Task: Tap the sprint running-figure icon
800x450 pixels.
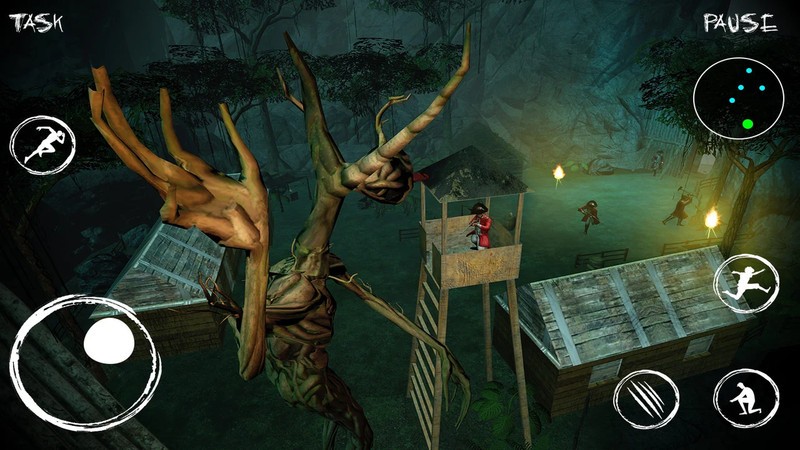Action: 42,146
